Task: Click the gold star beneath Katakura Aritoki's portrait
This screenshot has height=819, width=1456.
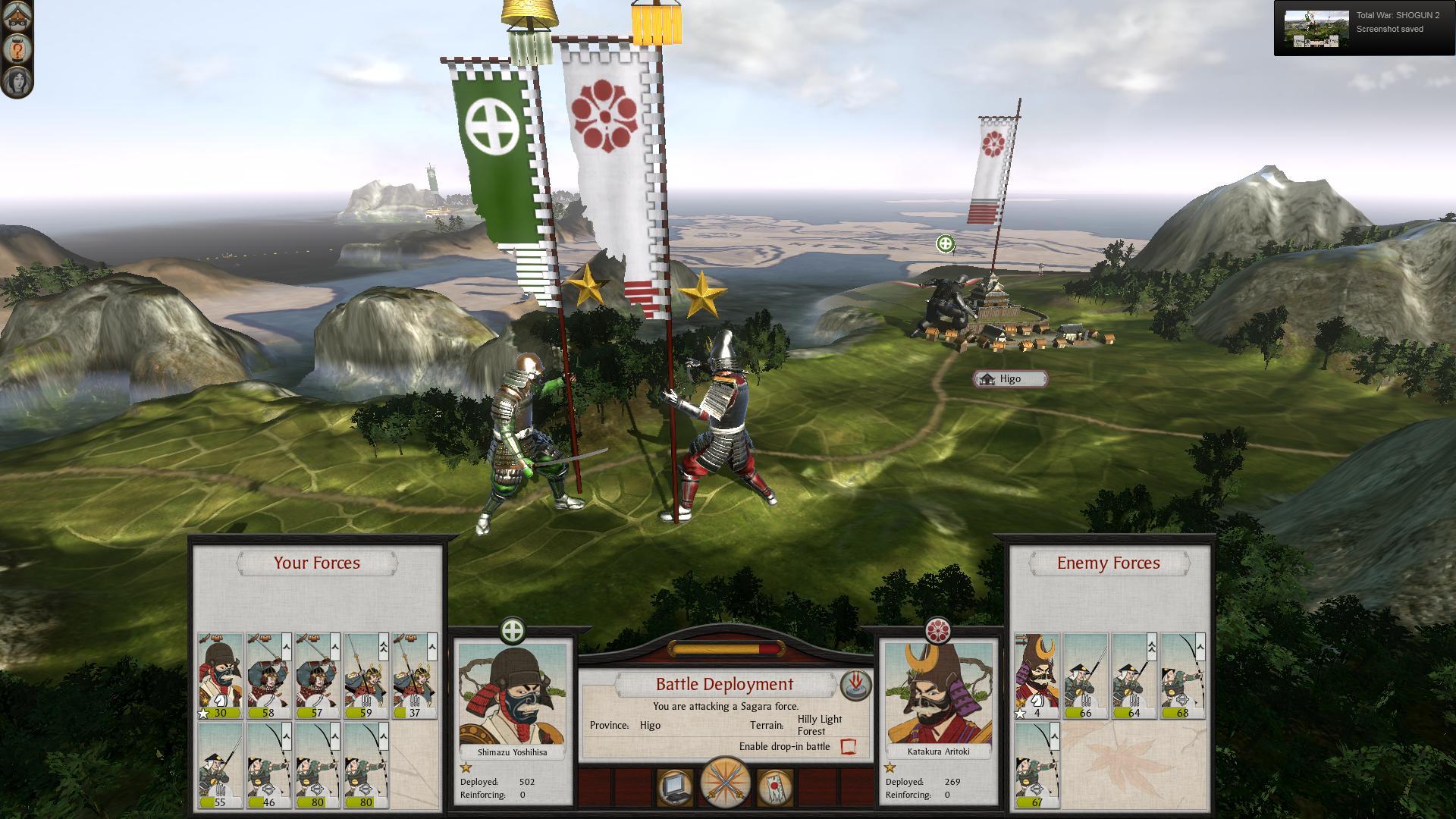Action: (892, 768)
